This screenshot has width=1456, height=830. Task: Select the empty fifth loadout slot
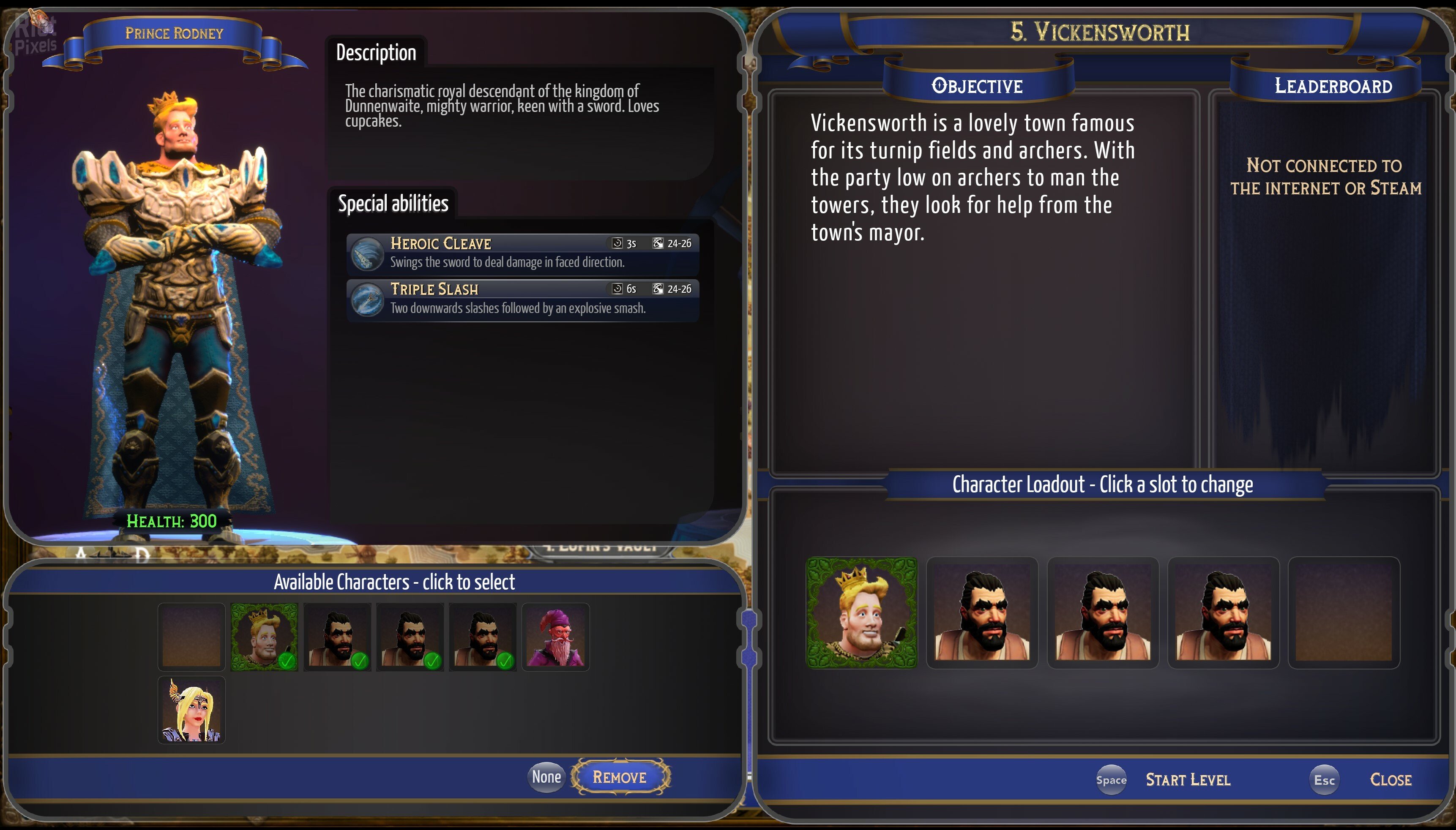click(1343, 613)
